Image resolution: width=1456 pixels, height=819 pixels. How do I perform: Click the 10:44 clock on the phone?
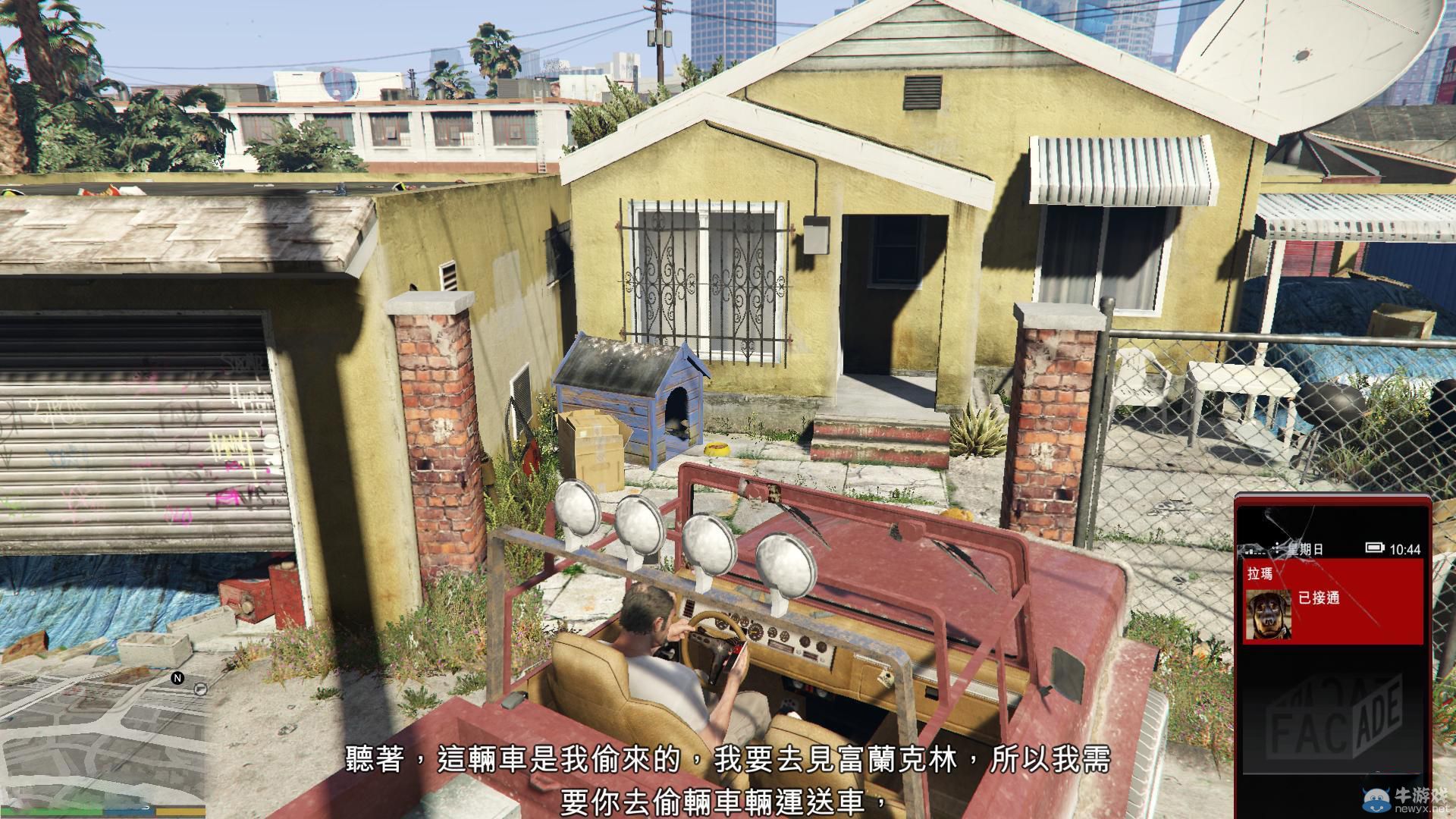(1404, 548)
